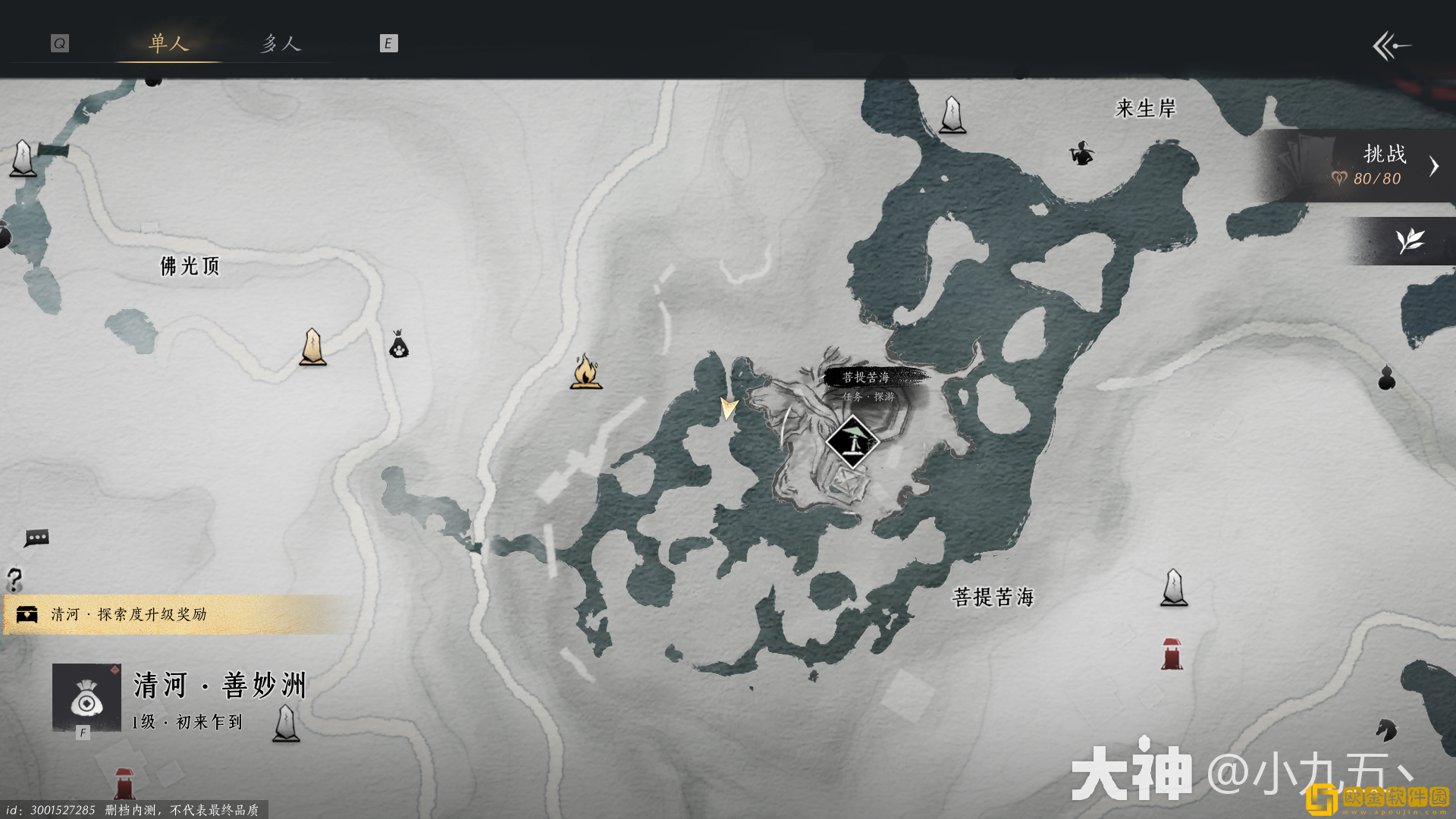Open the question mark help icon
Image resolution: width=1456 pixels, height=819 pixels.
[x=14, y=580]
